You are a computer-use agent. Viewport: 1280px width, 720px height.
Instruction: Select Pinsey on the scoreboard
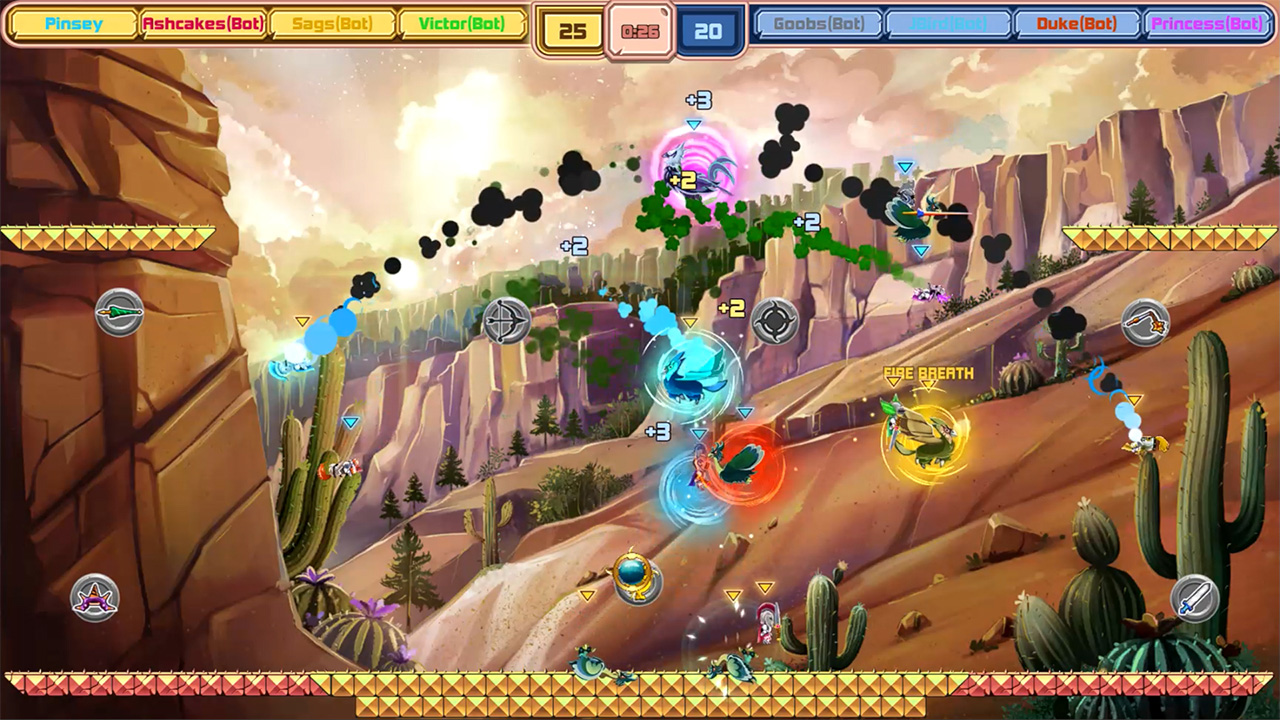(x=71, y=22)
